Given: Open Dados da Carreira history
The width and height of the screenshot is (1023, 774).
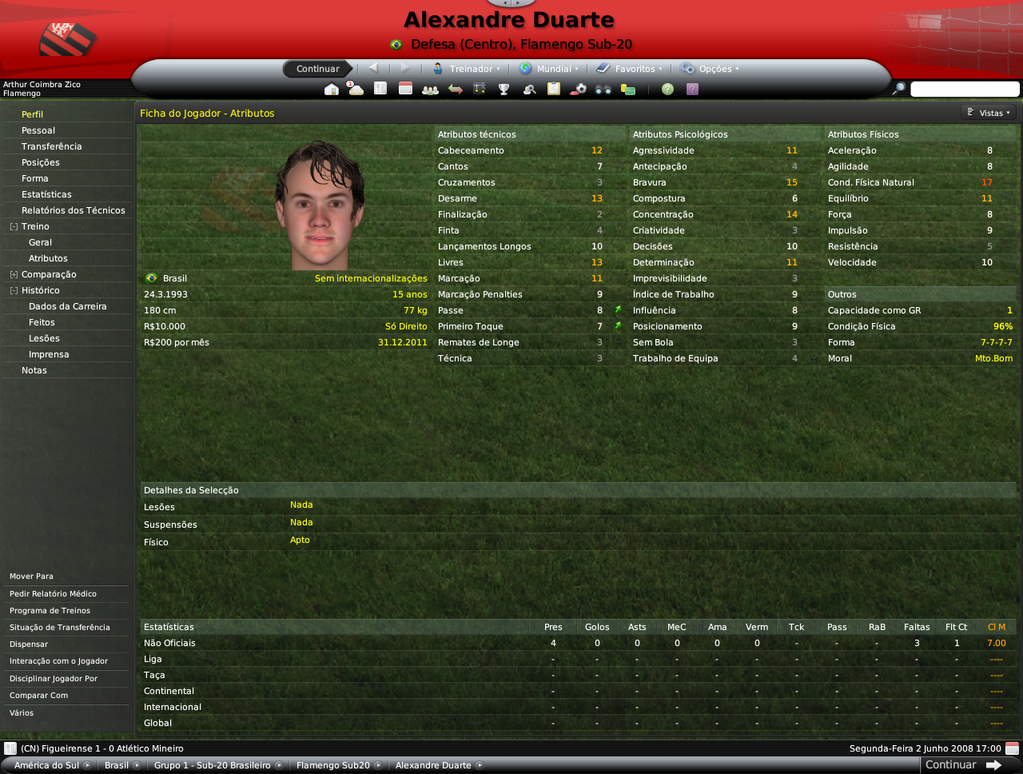Looking at the screenshot, I should coord(67,307).
